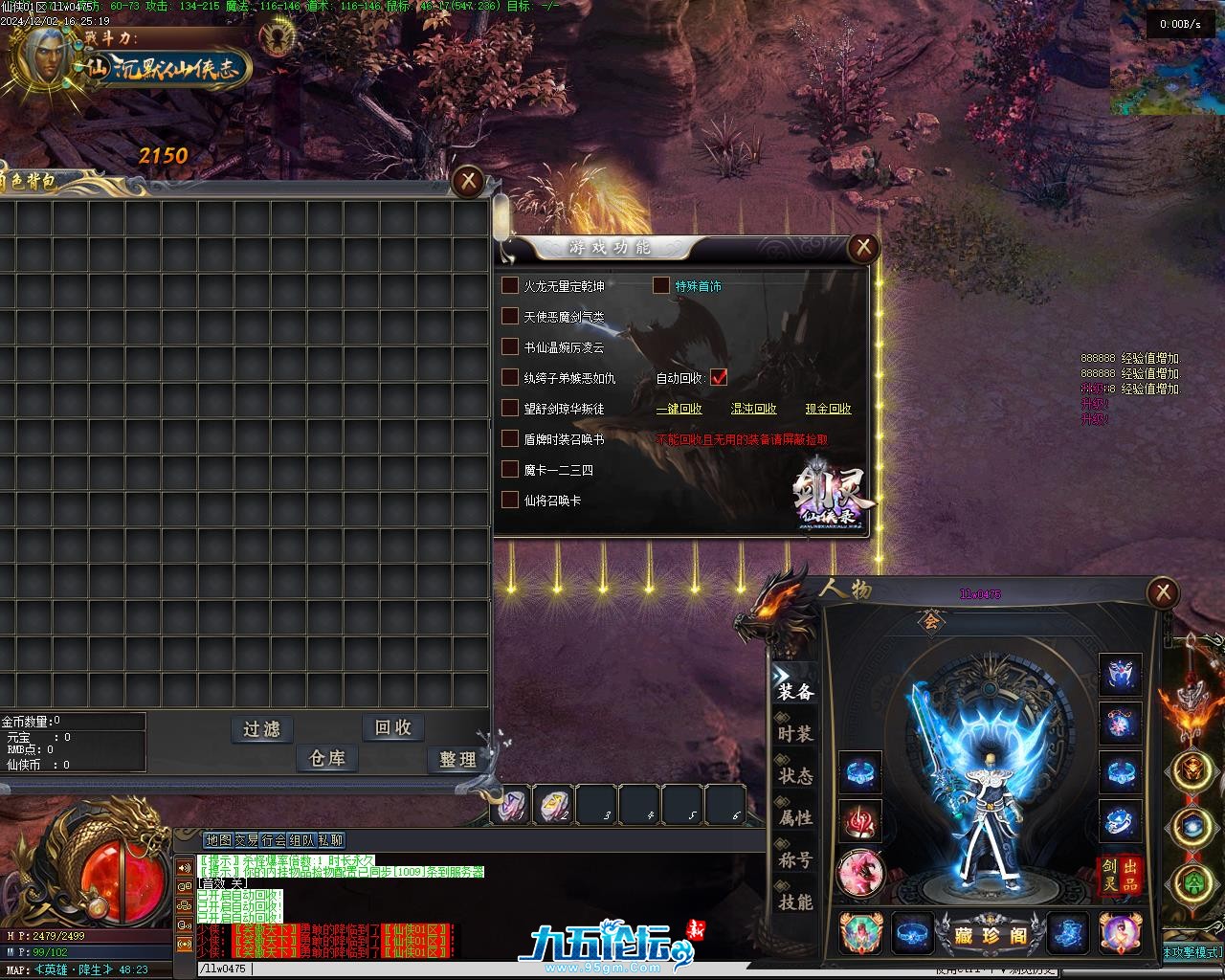Sort the bag with 整理
The height and width of the screenshot is (980, 1225).
(457, 759)
